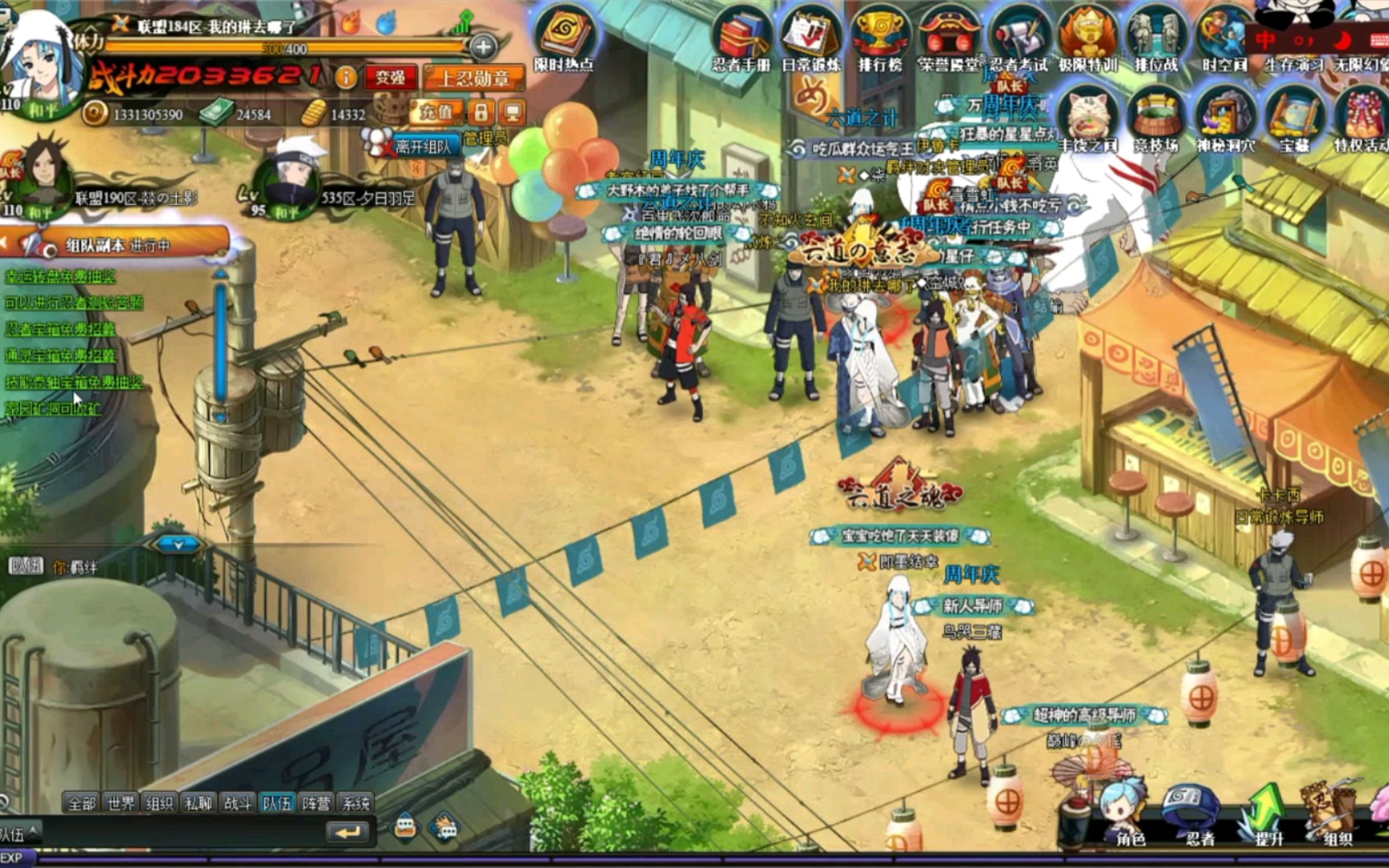Click the 充值 recharge button
Image resolution: width=1389 pixels, height=868 pixels.
point(436,113)
